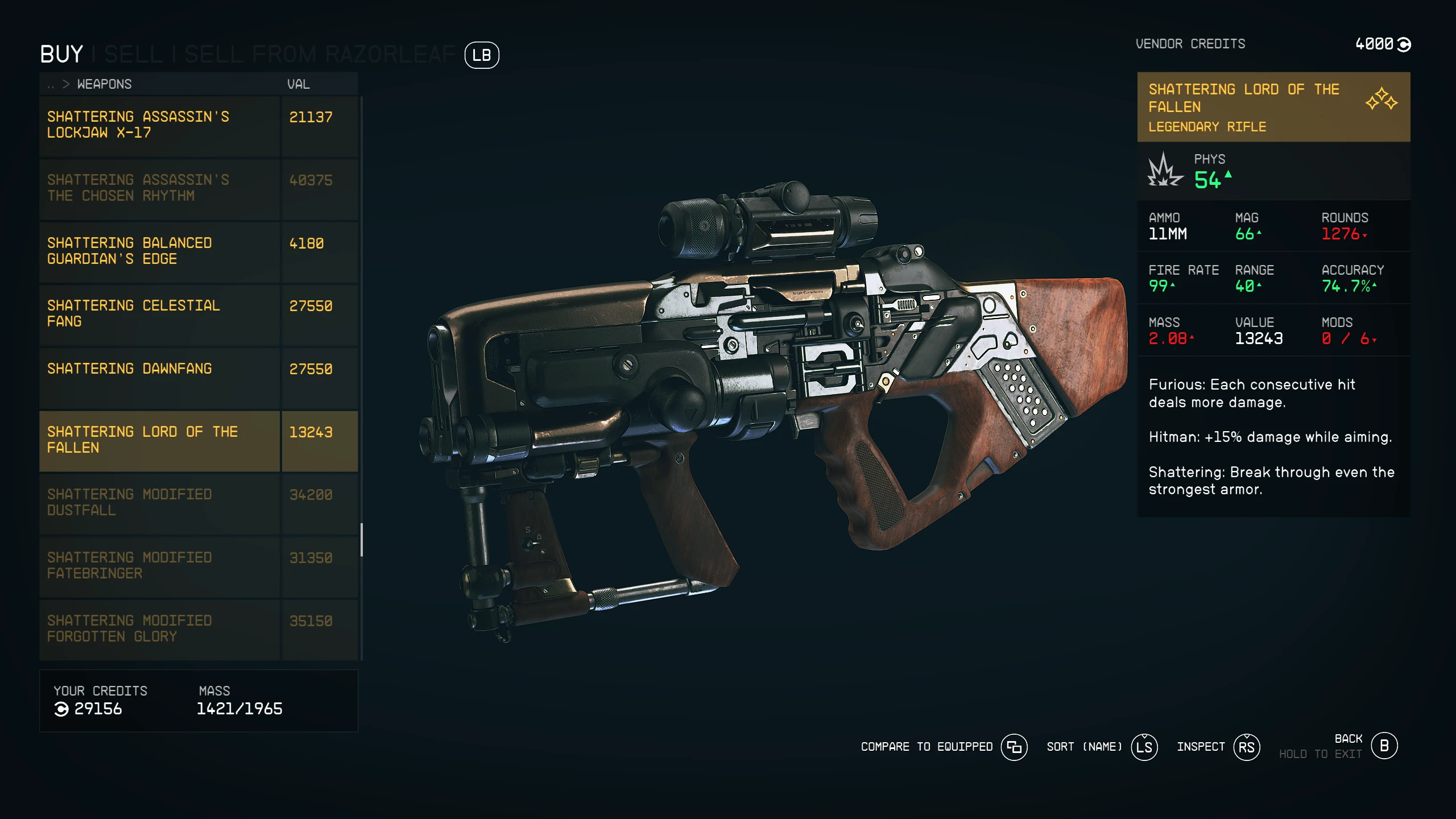Screen dimensions: 1456x819
Task: Pick Shattering Modified Forgotten Glory
Action: click(x=159, y=629)
